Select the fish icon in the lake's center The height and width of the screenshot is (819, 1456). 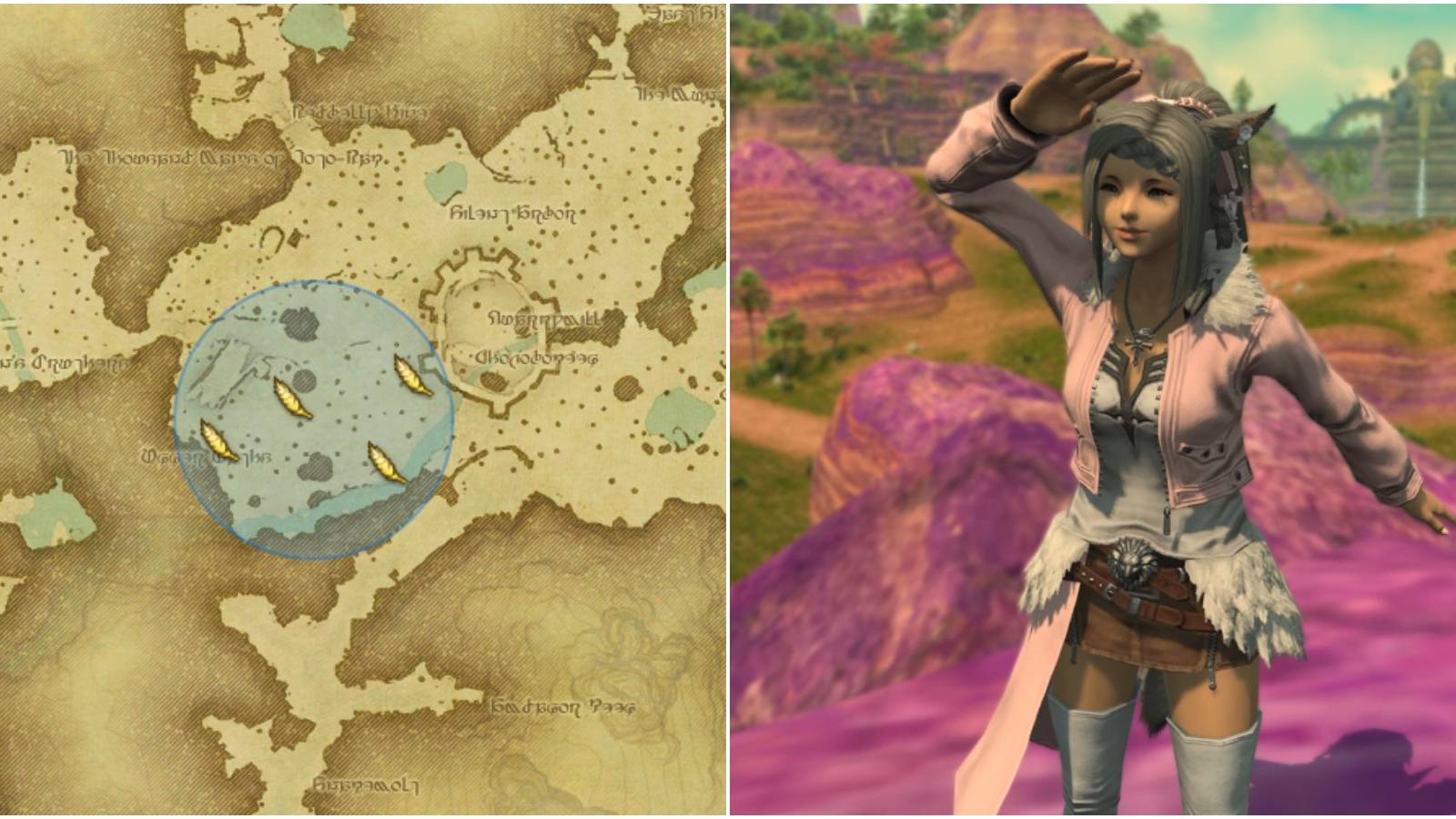(x=291, y=398)
